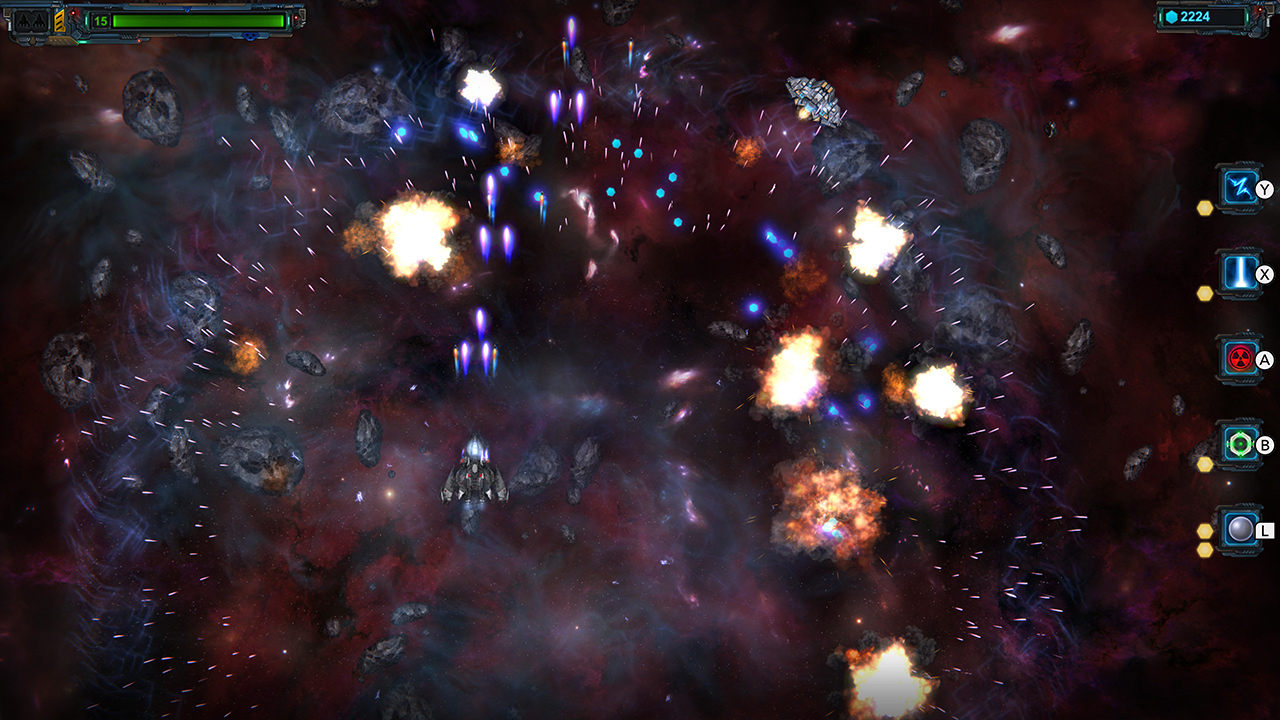This screenshot has width=1280, height=720.
Task: Expand the left red indicator light on HUD
Action: click(x=73, y=13)
